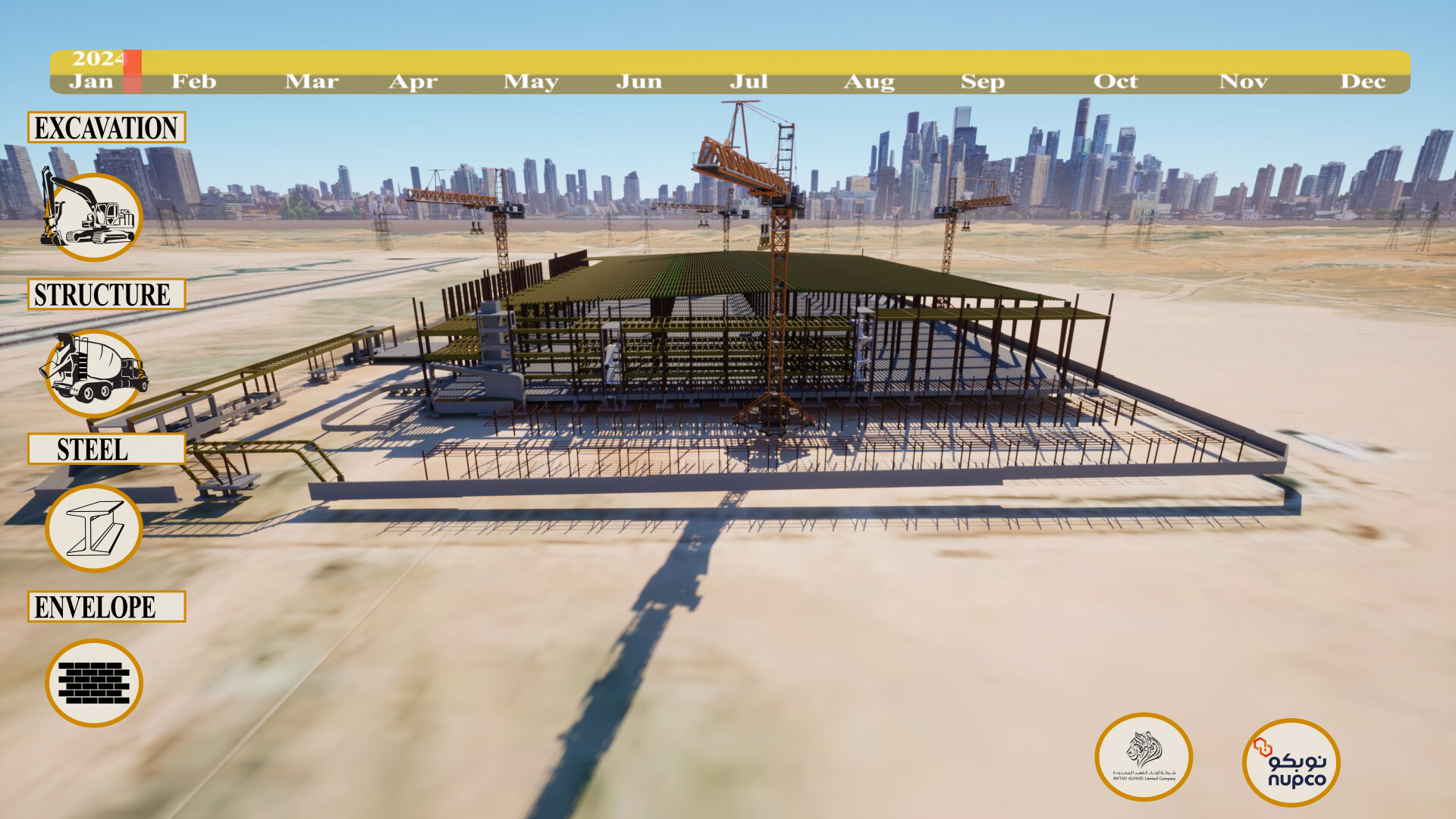Viewport: 1456px width, 819px height.
Task: Move timeline to May
Action: coord(531,81)
